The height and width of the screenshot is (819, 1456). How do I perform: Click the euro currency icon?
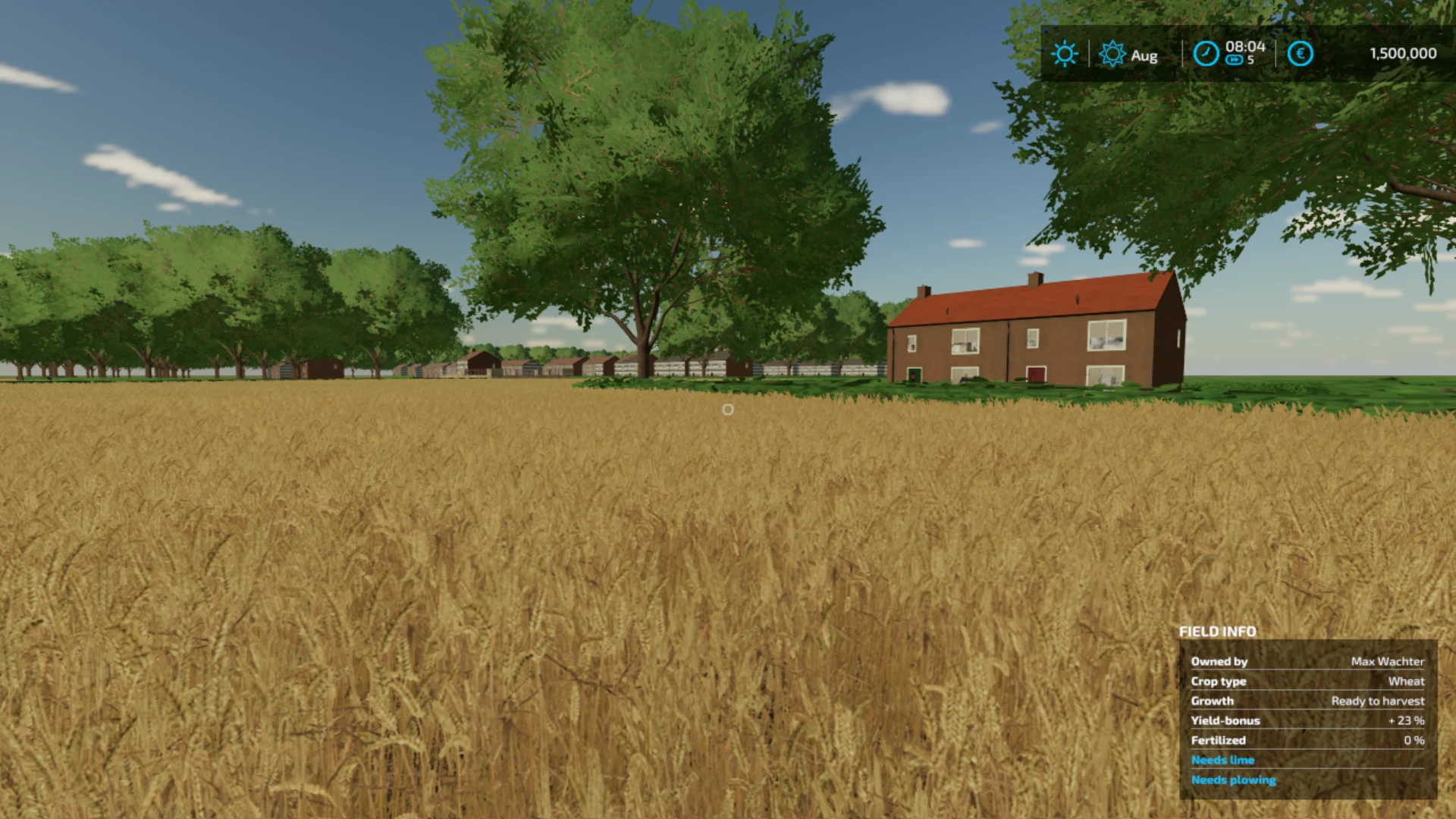pyautogui.click(x=1300, y=54)
